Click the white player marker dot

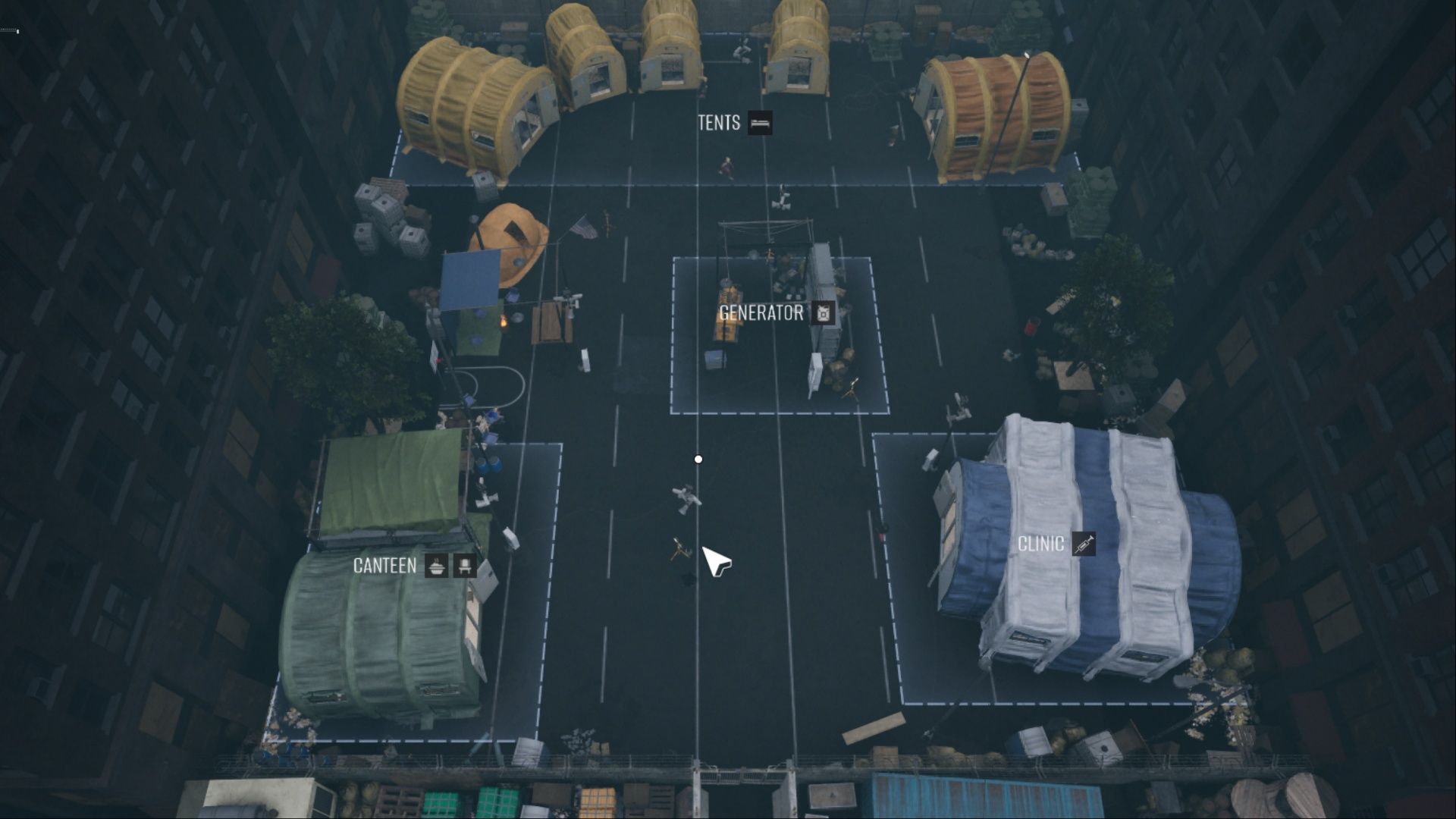click(698, 458)
